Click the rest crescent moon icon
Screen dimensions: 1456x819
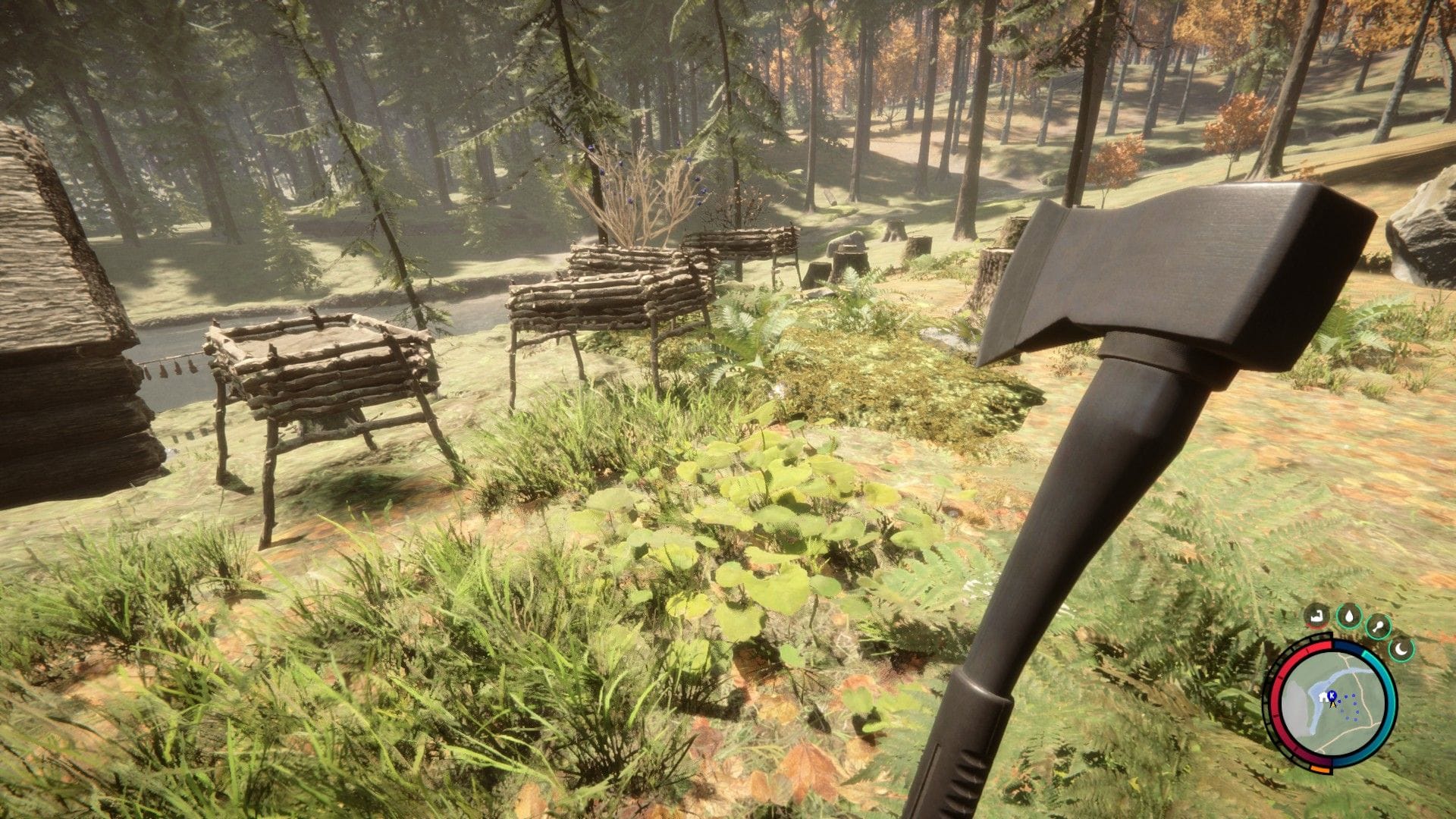pos(1401,650)
